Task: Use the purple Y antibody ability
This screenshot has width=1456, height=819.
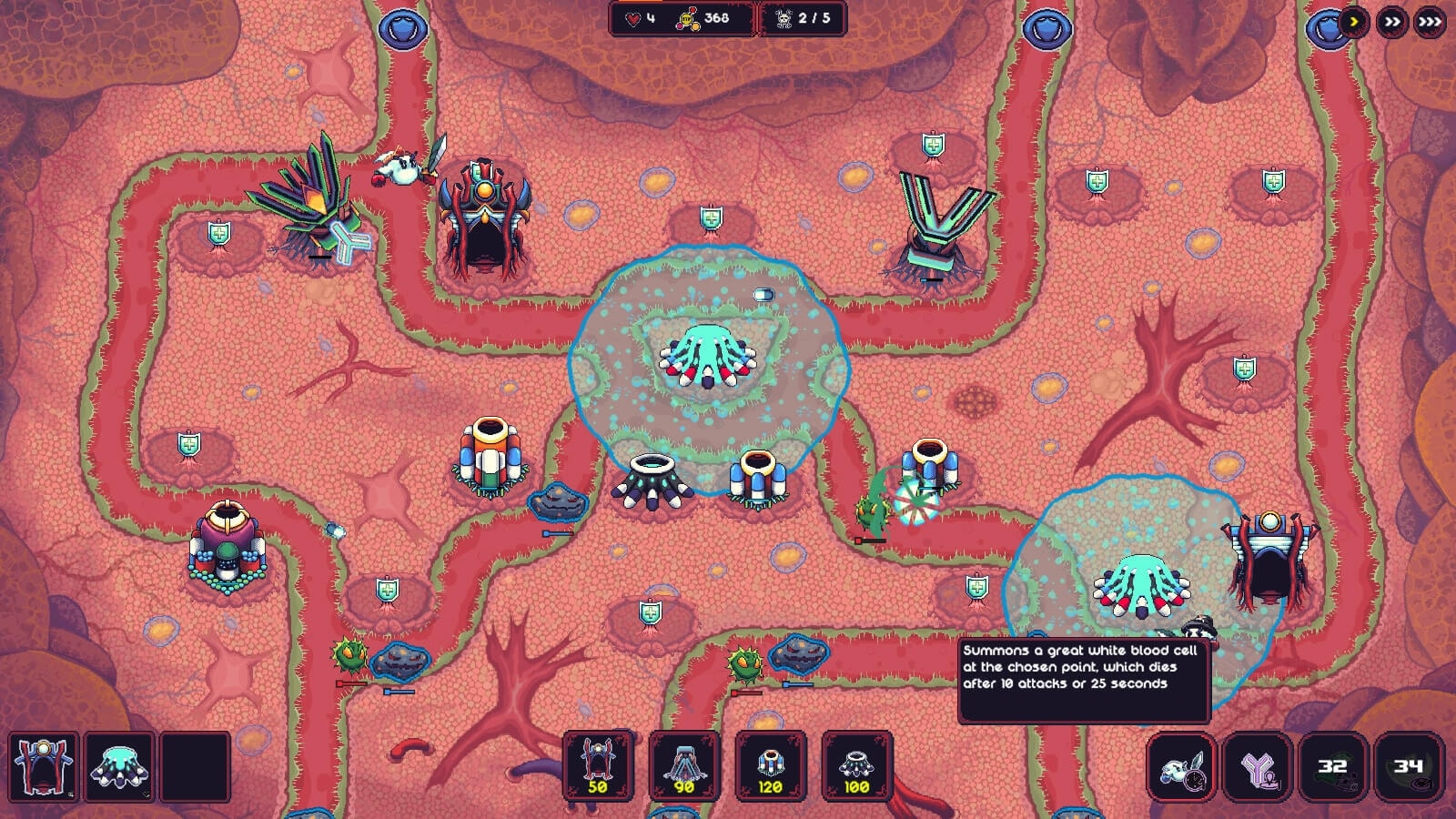Action: (x=1257, y=767)
